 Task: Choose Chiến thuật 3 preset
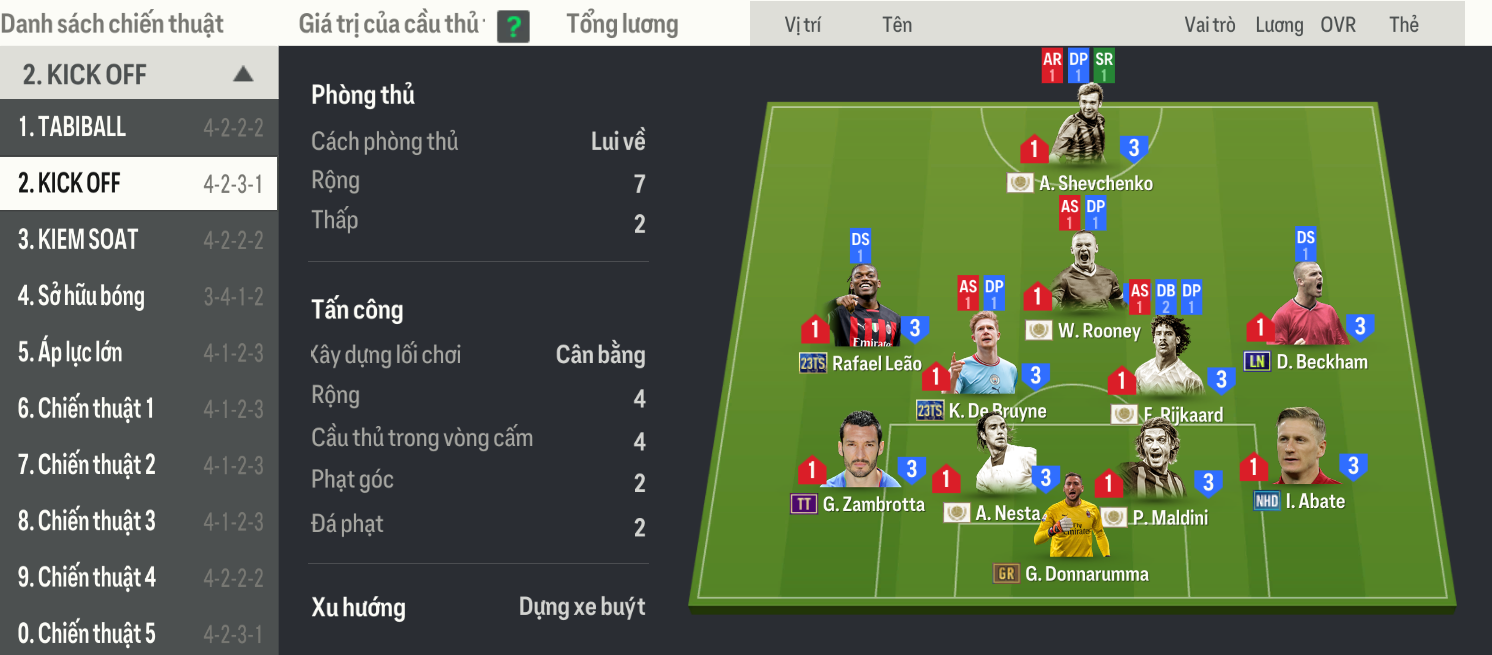click(138, 521)
